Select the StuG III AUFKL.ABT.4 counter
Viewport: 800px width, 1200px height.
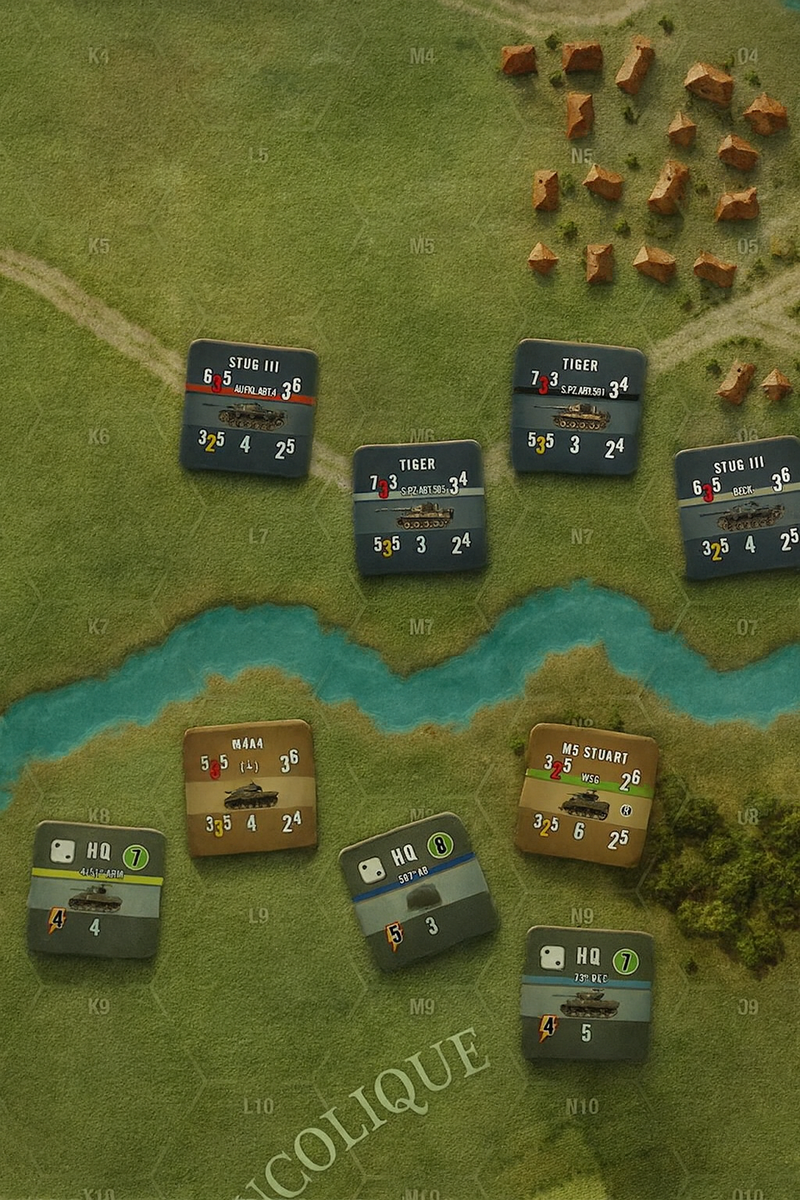coord(250,407)
